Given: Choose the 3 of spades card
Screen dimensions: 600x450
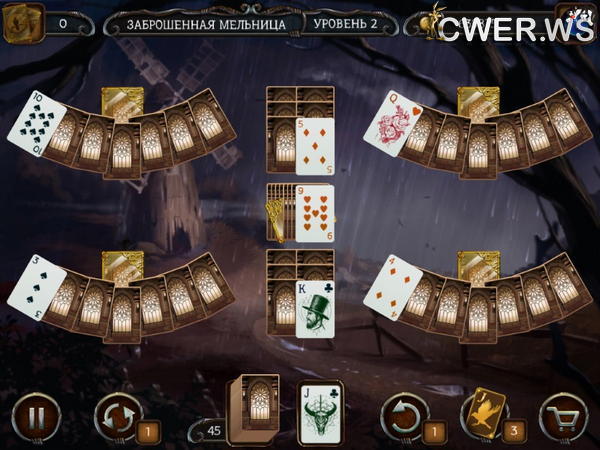Looking at the screenshot, I should coord(32,285).
